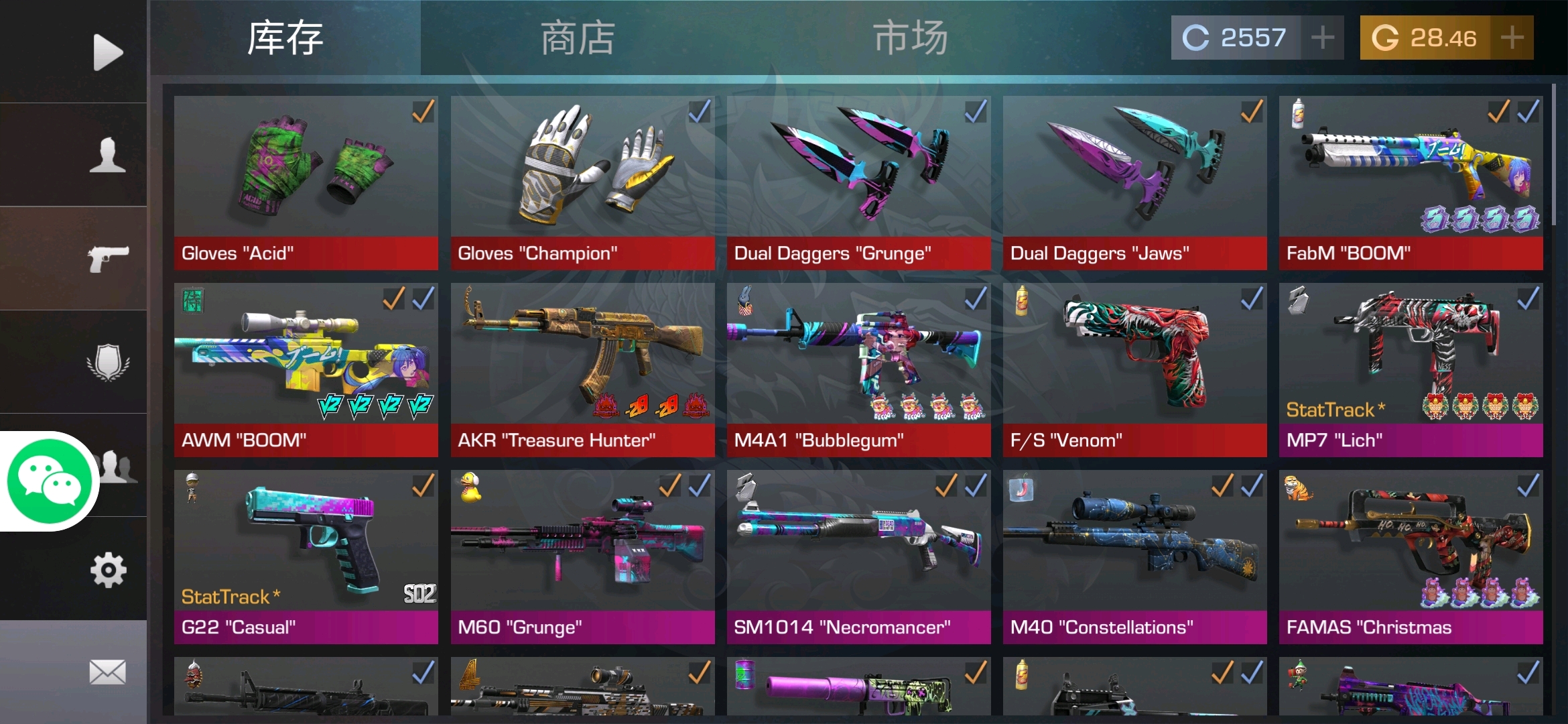
Task: Open the 市场 market tab
Action: (910, 38)
